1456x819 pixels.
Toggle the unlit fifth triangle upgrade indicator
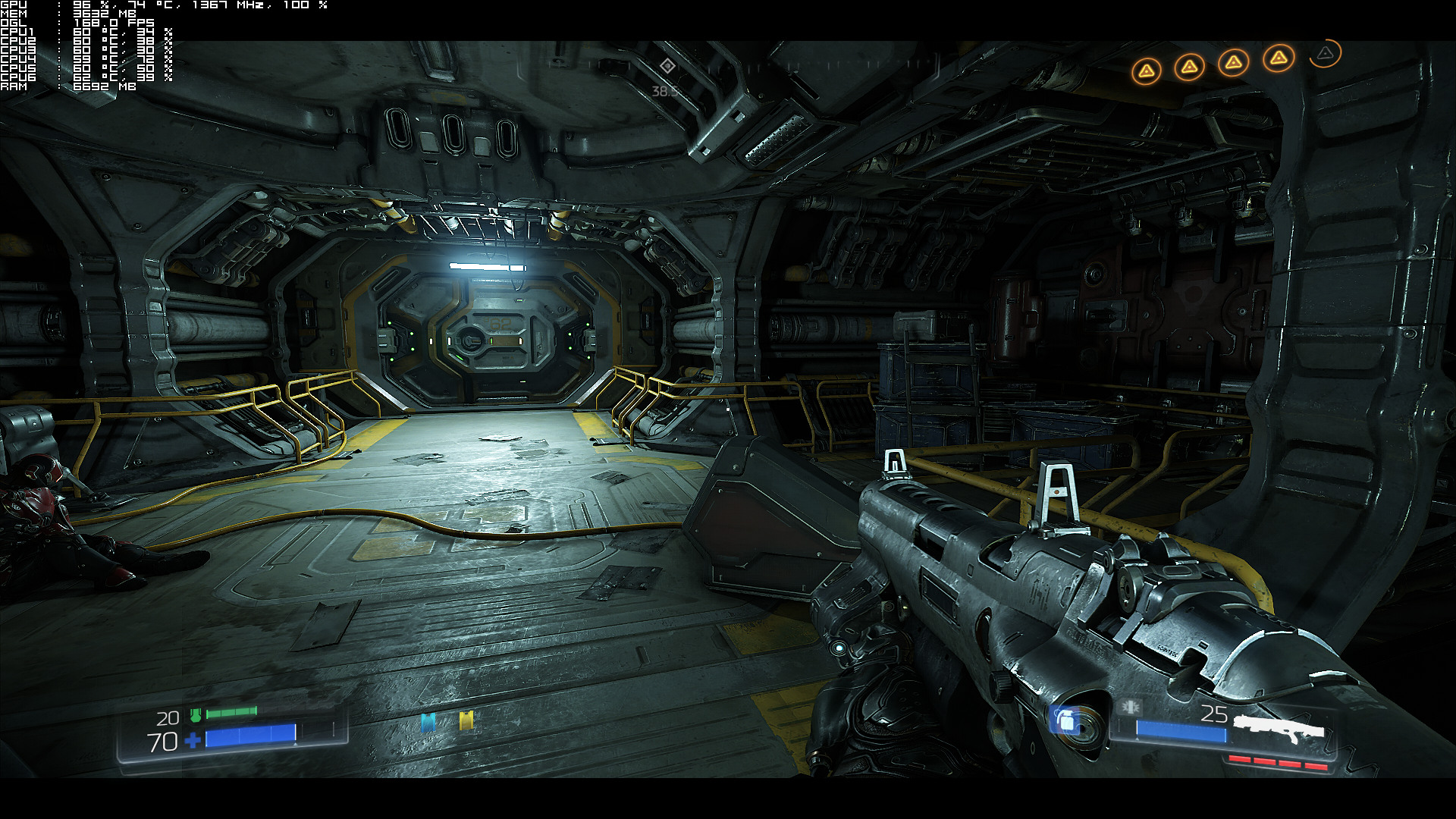[1326, 53]
